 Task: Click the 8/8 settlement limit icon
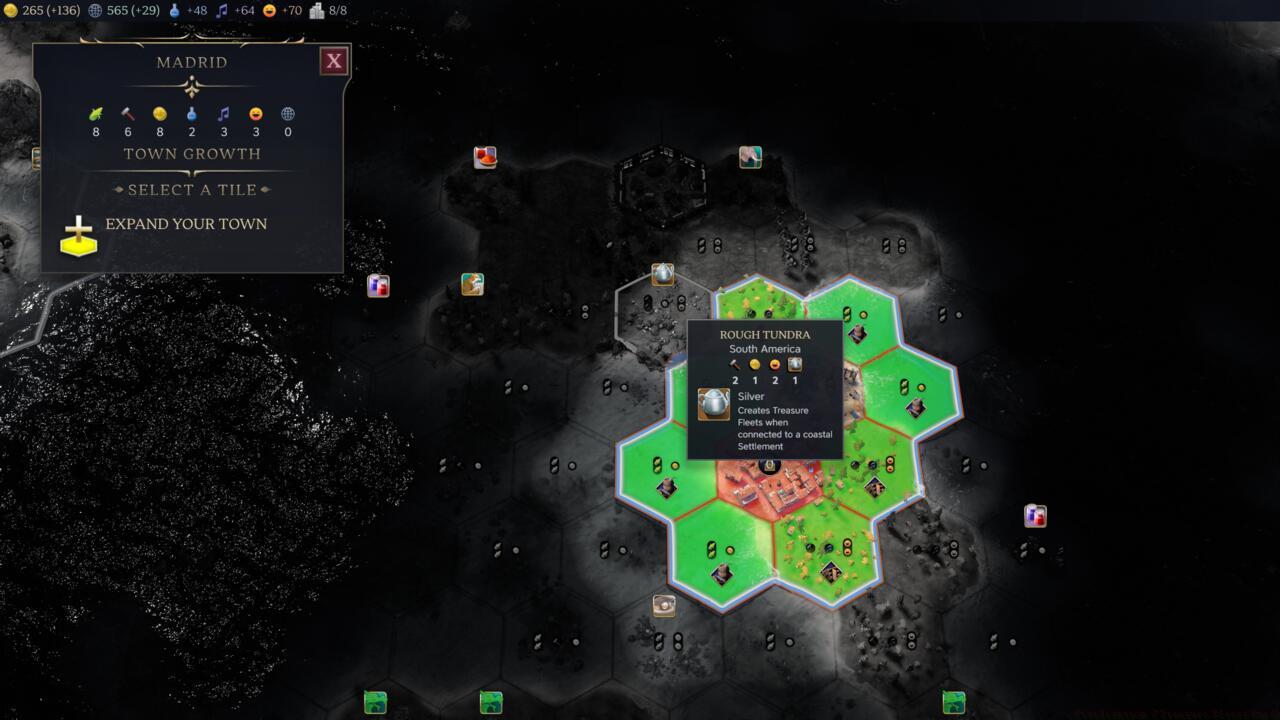pyautogui.click(x=319, y=9)
